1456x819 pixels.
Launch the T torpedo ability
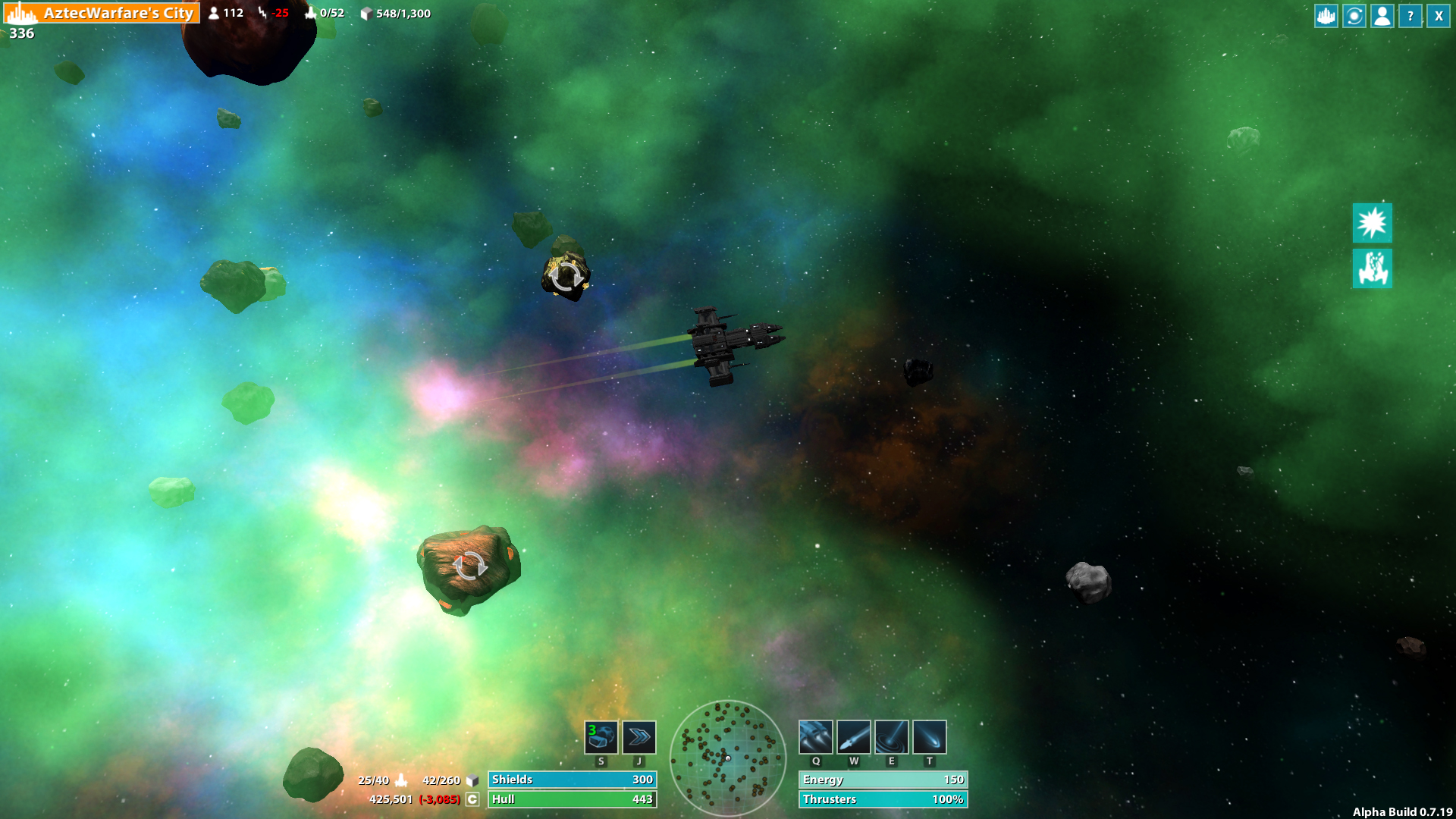pos(929,736)
